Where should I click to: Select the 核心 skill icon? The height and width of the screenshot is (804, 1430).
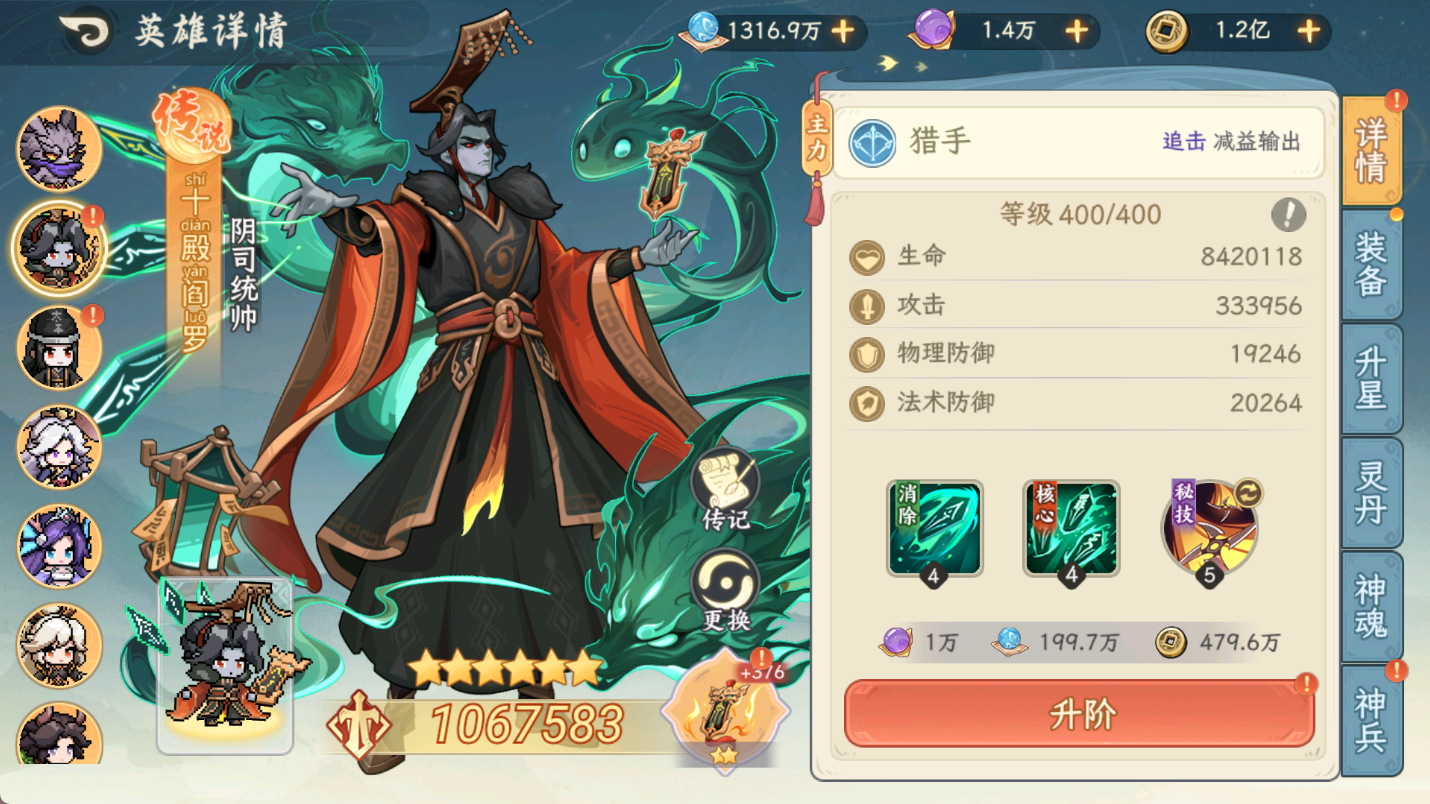click(x=1073, y=527)
